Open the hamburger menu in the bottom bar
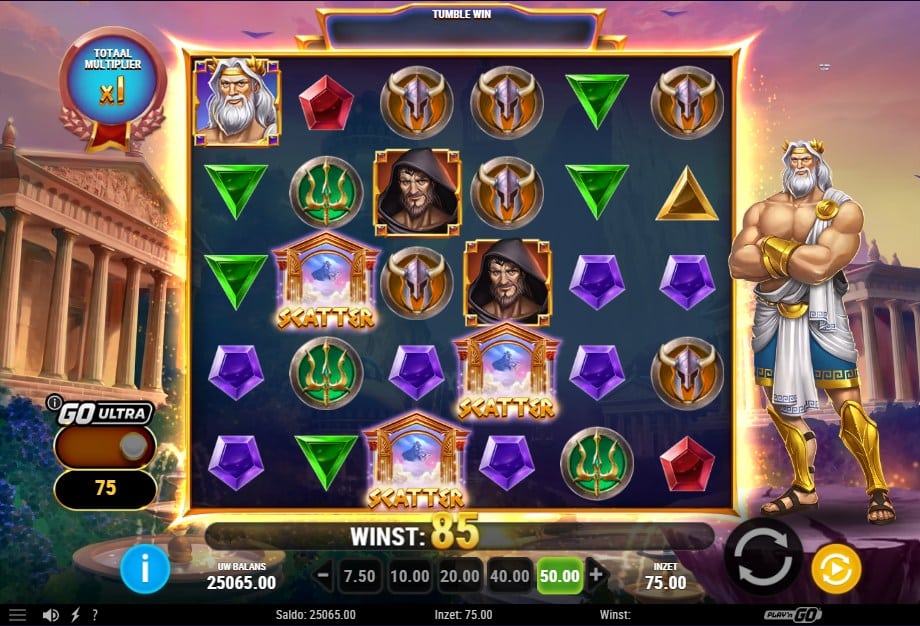This screenshot has width=920, height=626. [x=18, y=615]
